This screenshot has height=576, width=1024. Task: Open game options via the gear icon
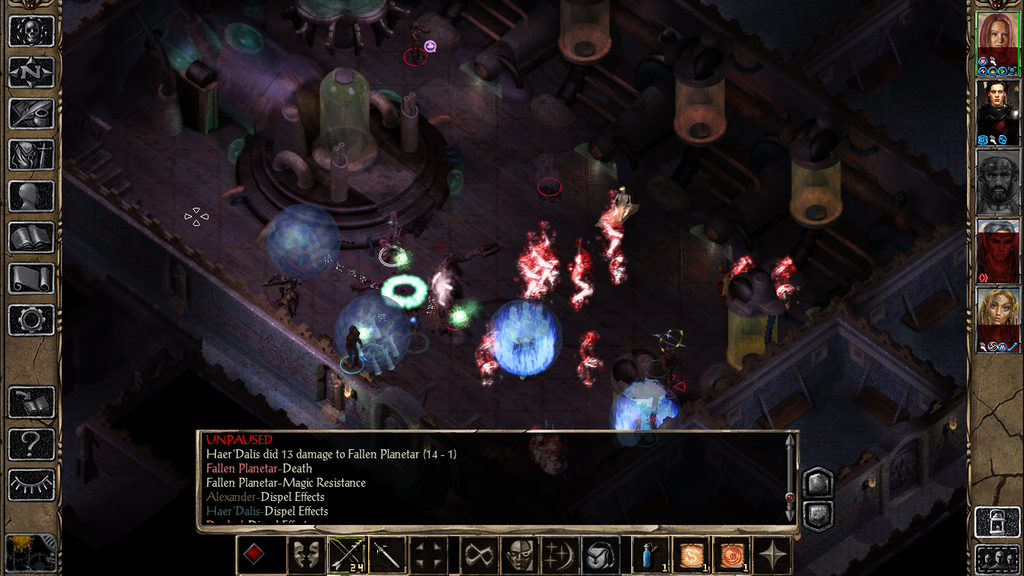click(31, 319)
